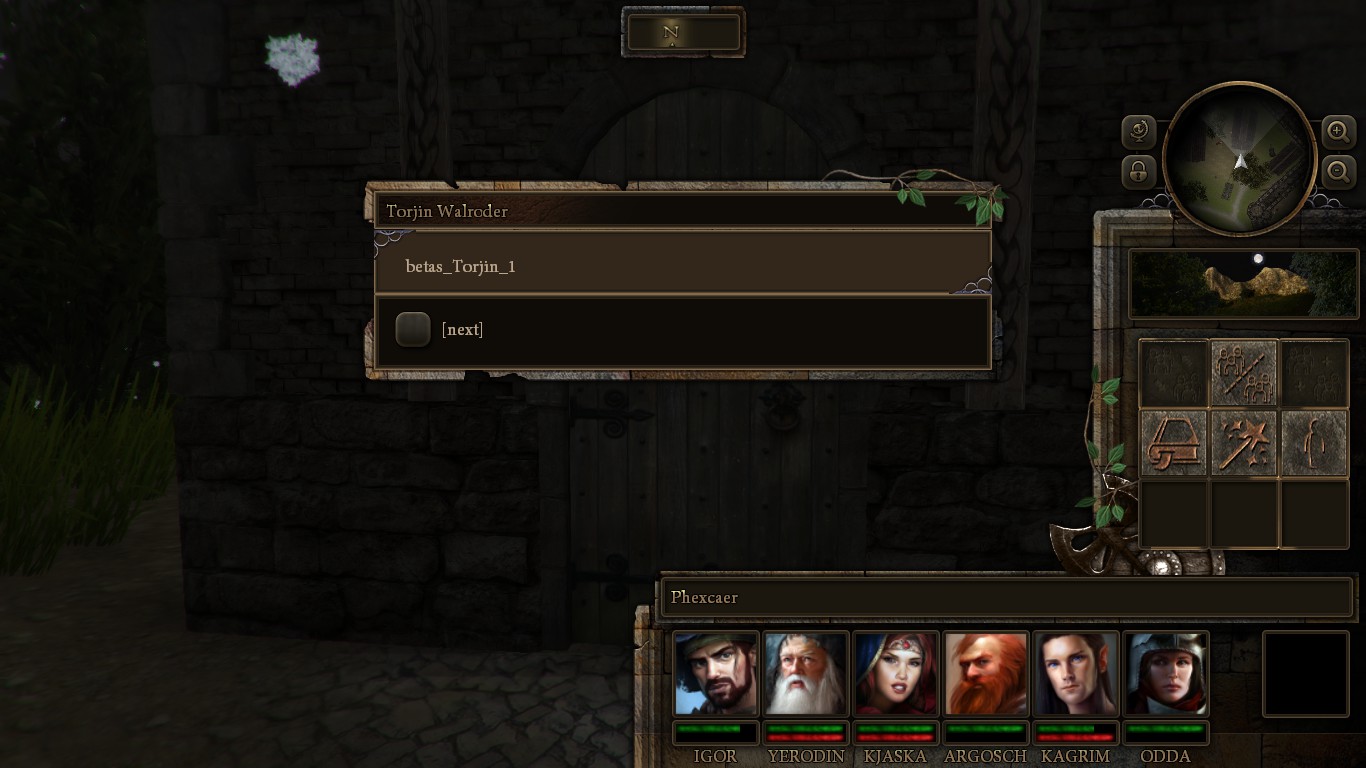Zoom out the minimap

pyautogui.click(x=1338, y=172)
